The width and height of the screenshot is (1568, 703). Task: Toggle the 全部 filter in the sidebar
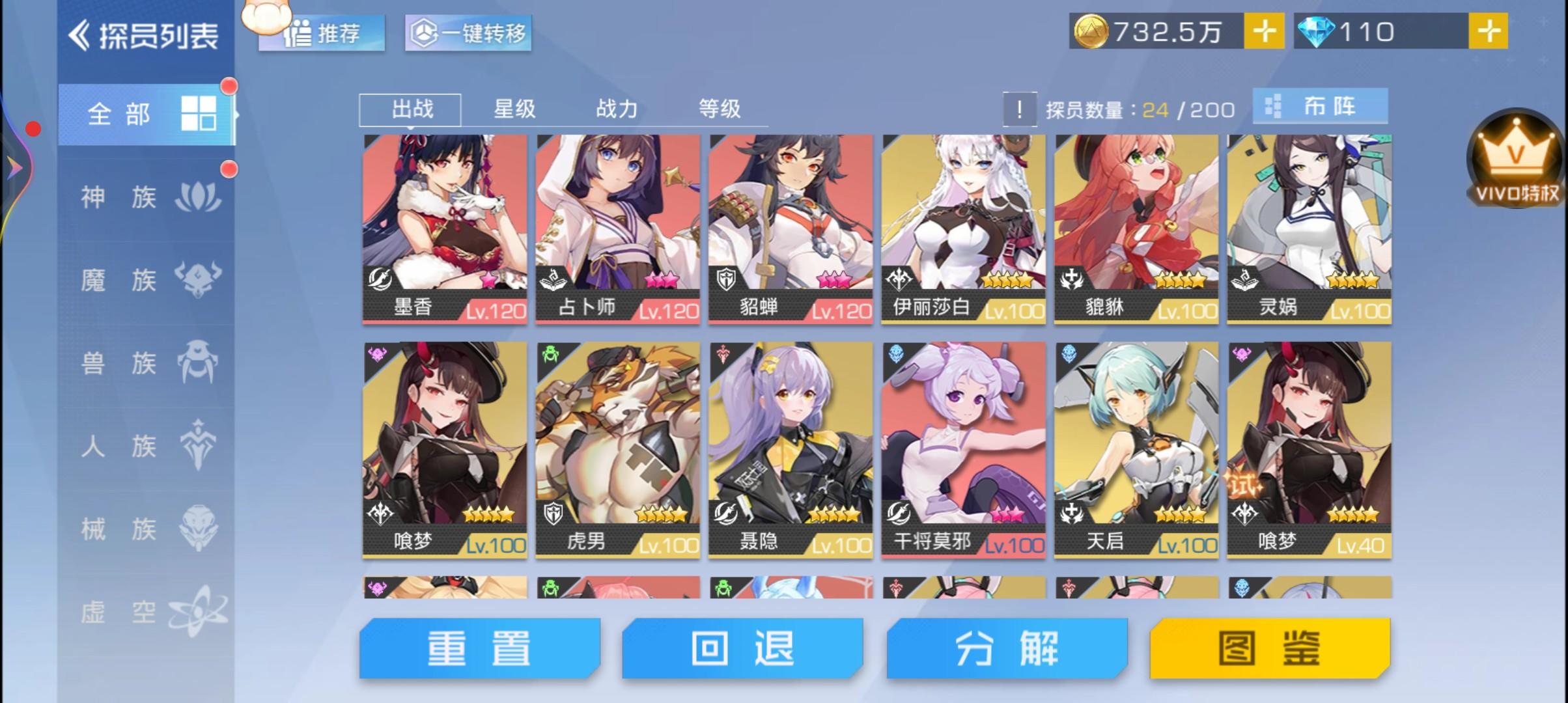(x=120, y=114)
